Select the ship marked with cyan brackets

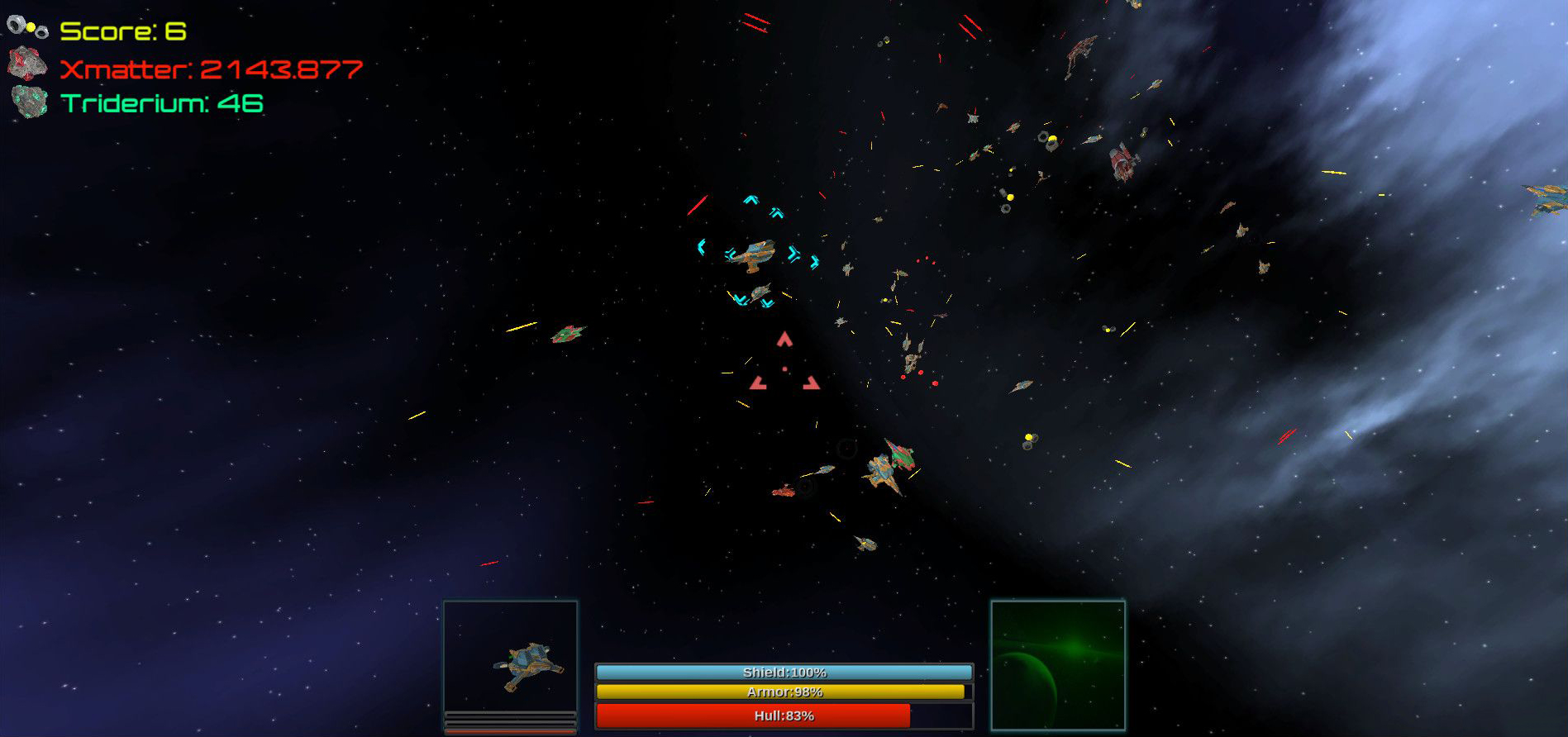tap(755, 253)
